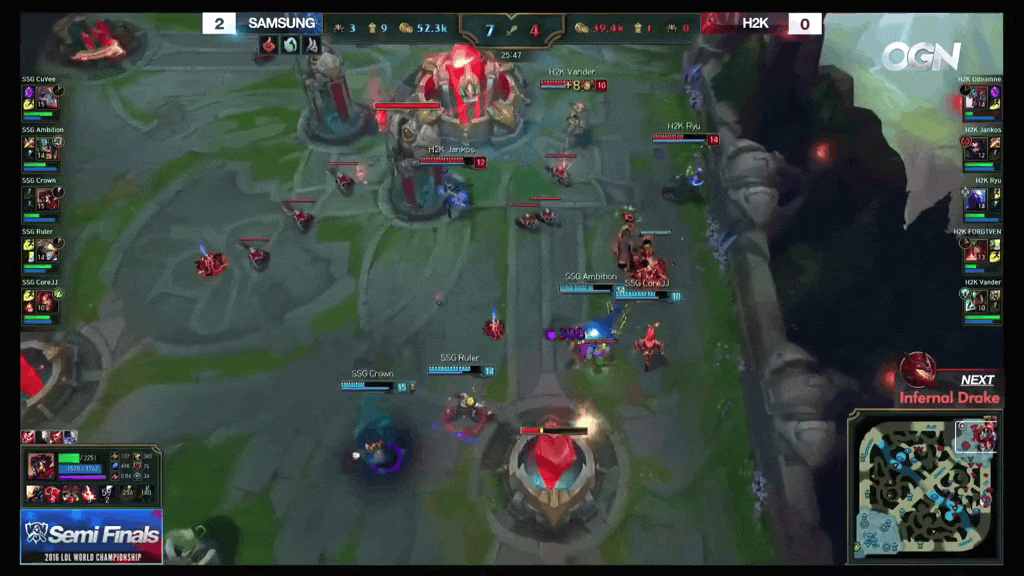Select H2K Ryu's champion portrait
1024x576 pixels.
[x=977, y=199]
